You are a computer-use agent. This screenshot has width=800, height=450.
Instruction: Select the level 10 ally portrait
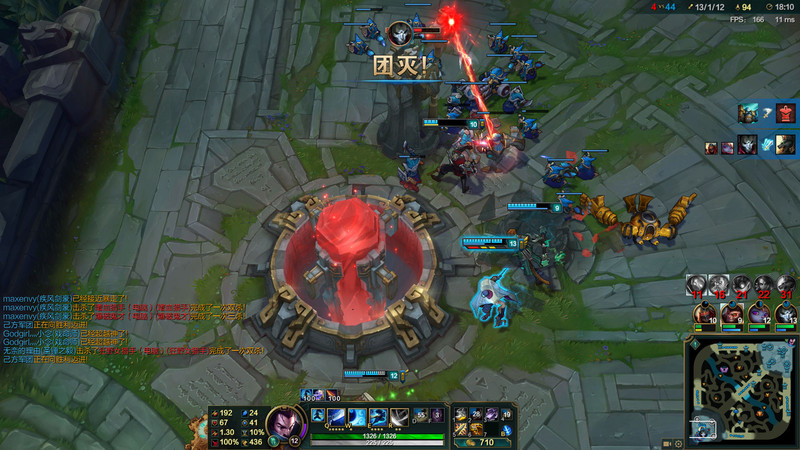coord(705,315)
